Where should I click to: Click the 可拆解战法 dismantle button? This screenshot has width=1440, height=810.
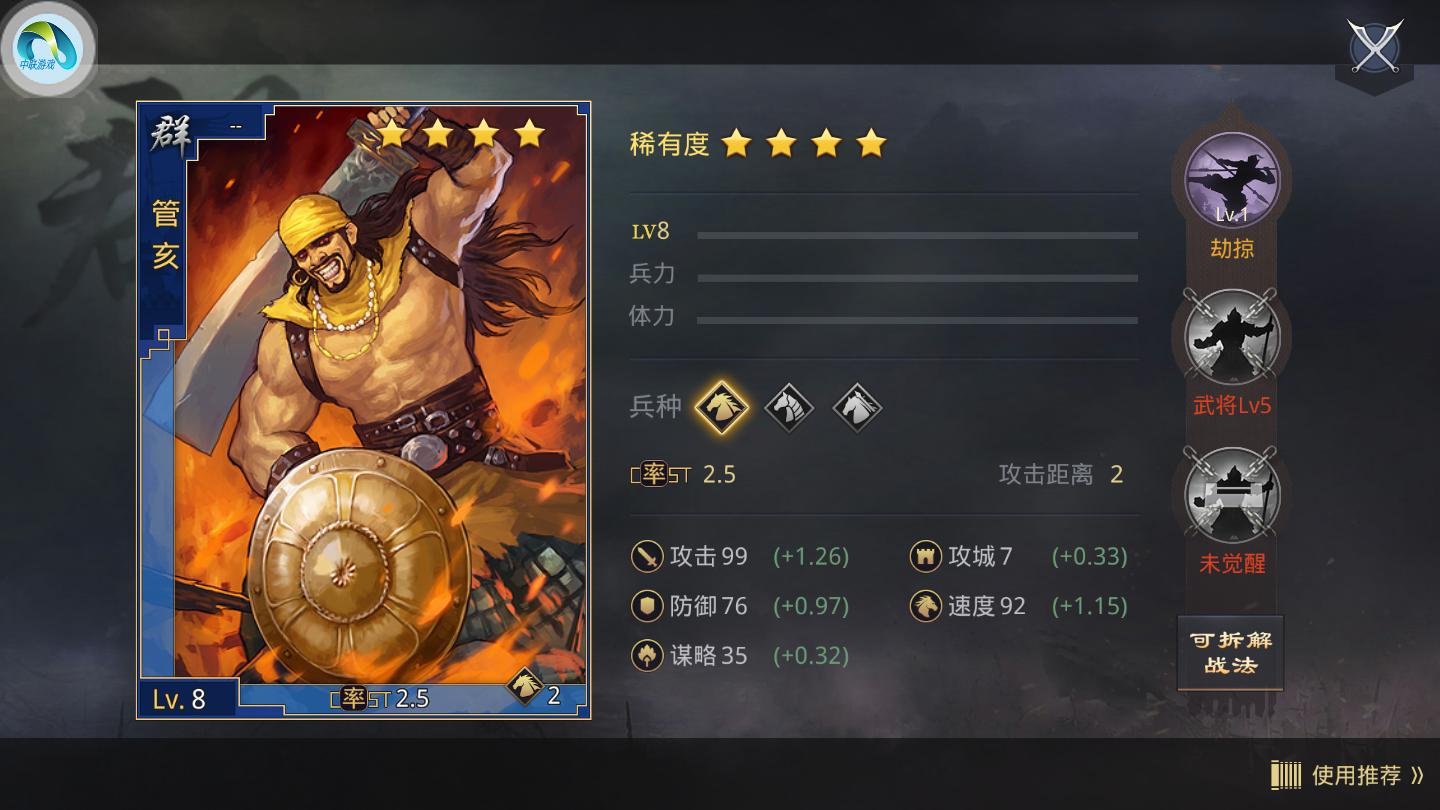tap(1229, 652)
